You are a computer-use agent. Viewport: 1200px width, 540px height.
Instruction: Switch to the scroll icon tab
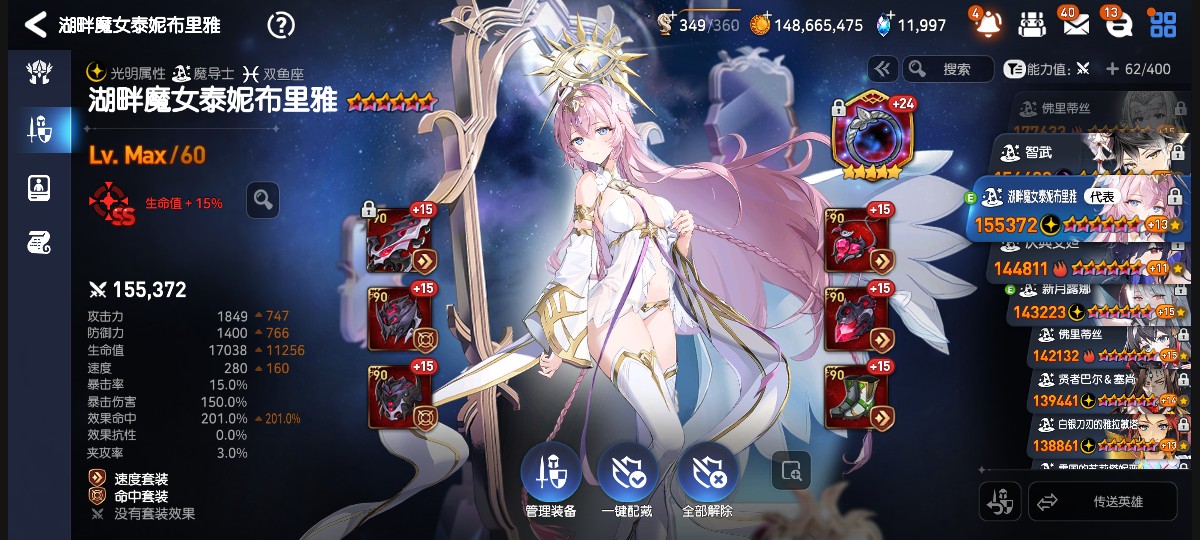(x=38, y=241)
